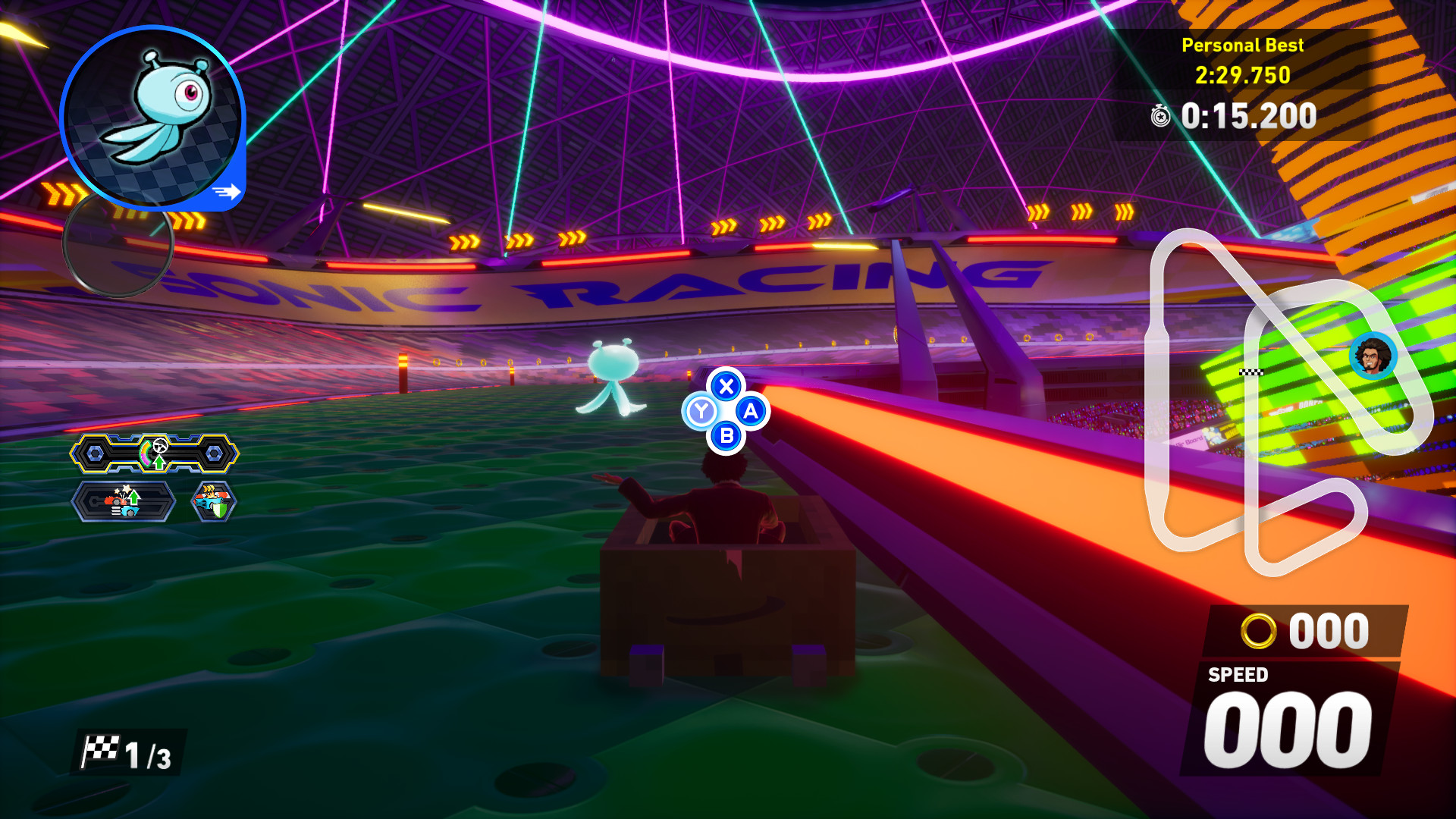Toggle the blue arrow badge on the portrait
The height and width of the screenshot is (819, 1456).
click(225, 192)
